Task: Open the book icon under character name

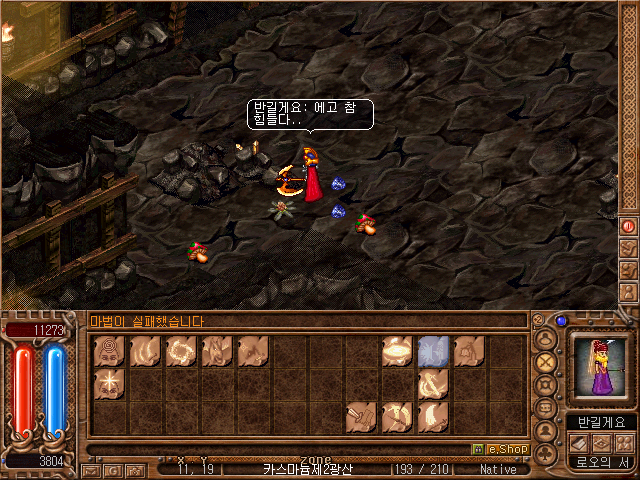Action: point(581,442)
